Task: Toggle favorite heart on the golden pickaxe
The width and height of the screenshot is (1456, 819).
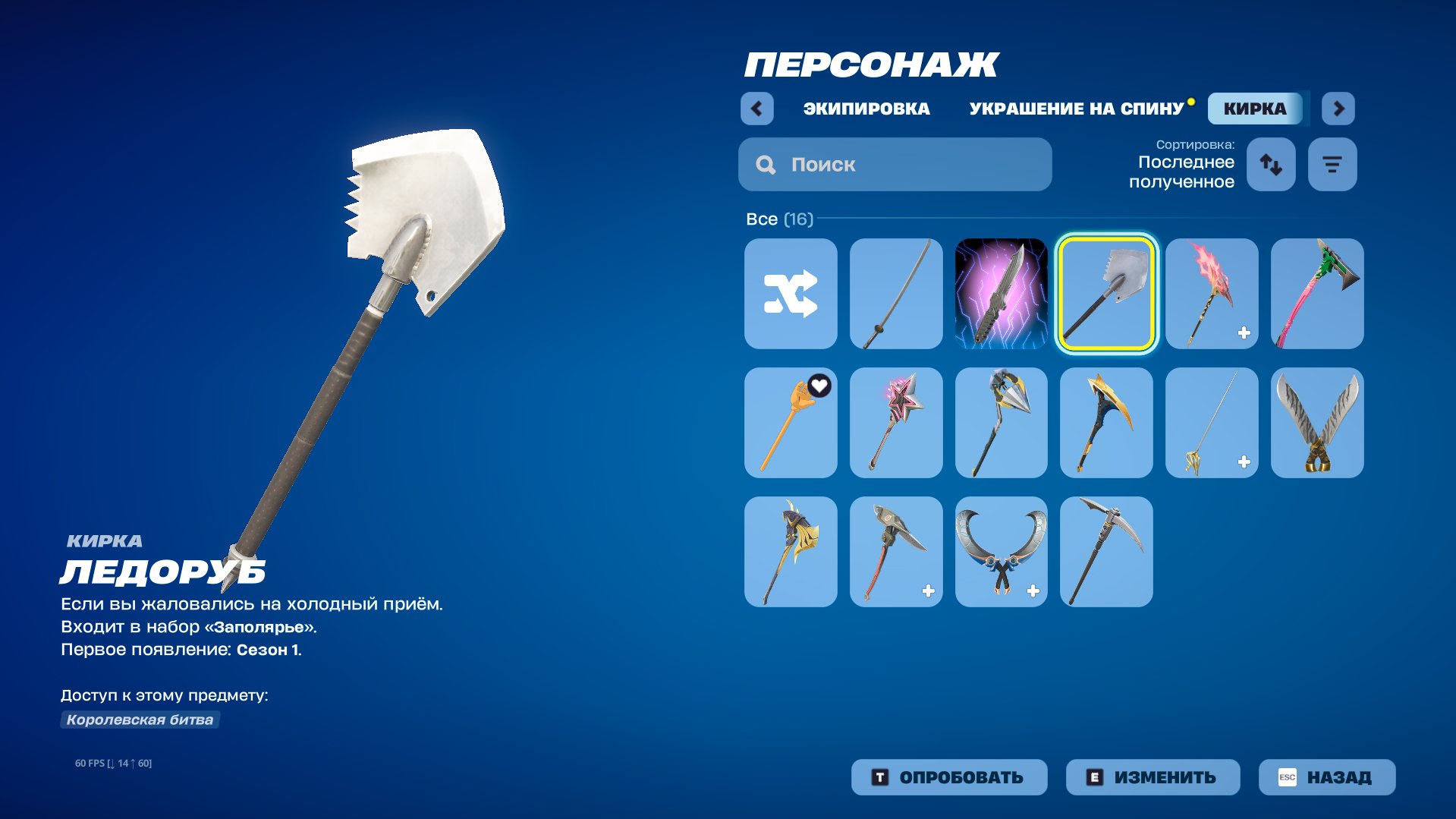Action: point(818,385)
